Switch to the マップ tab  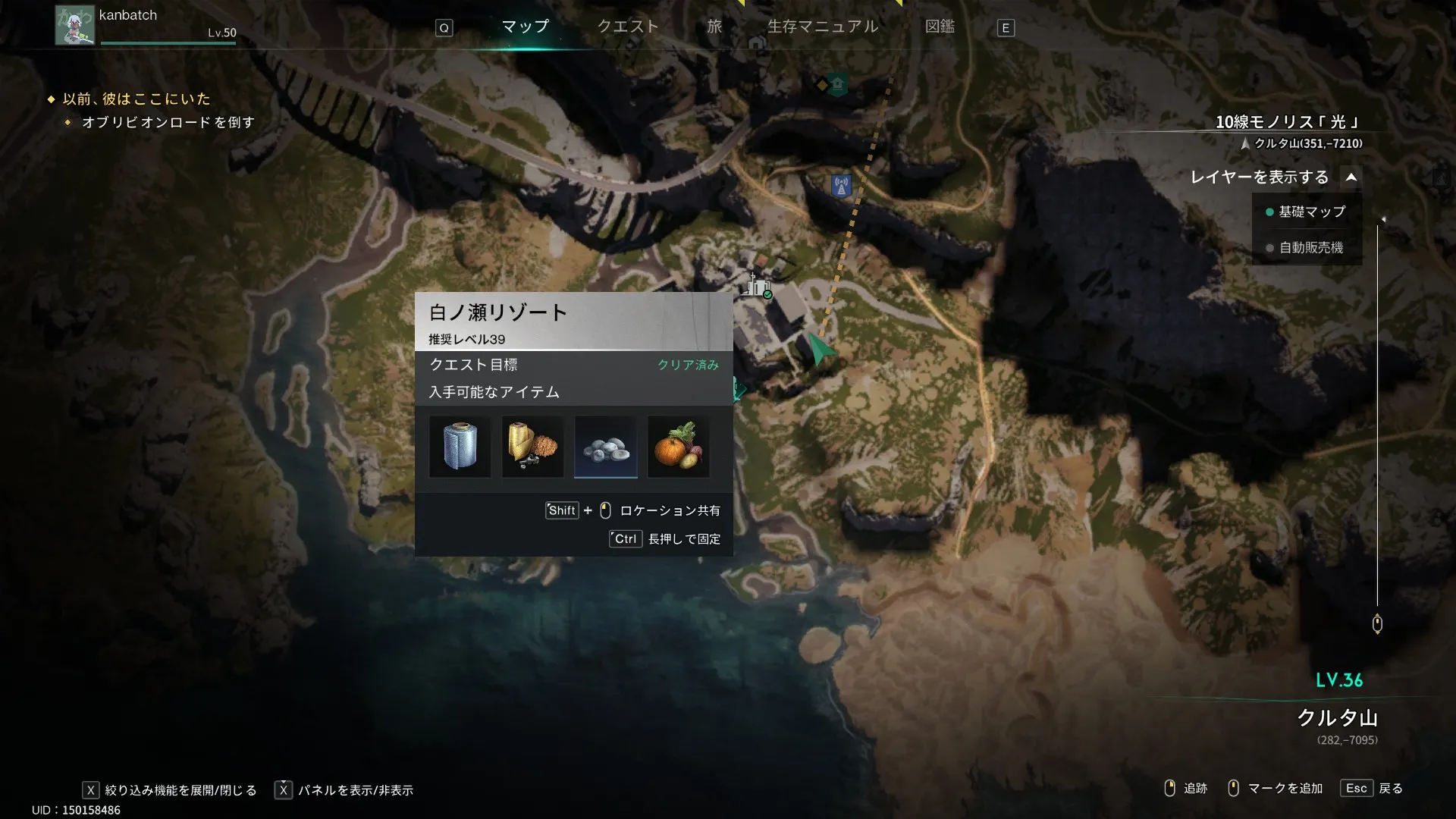[525, 27]
